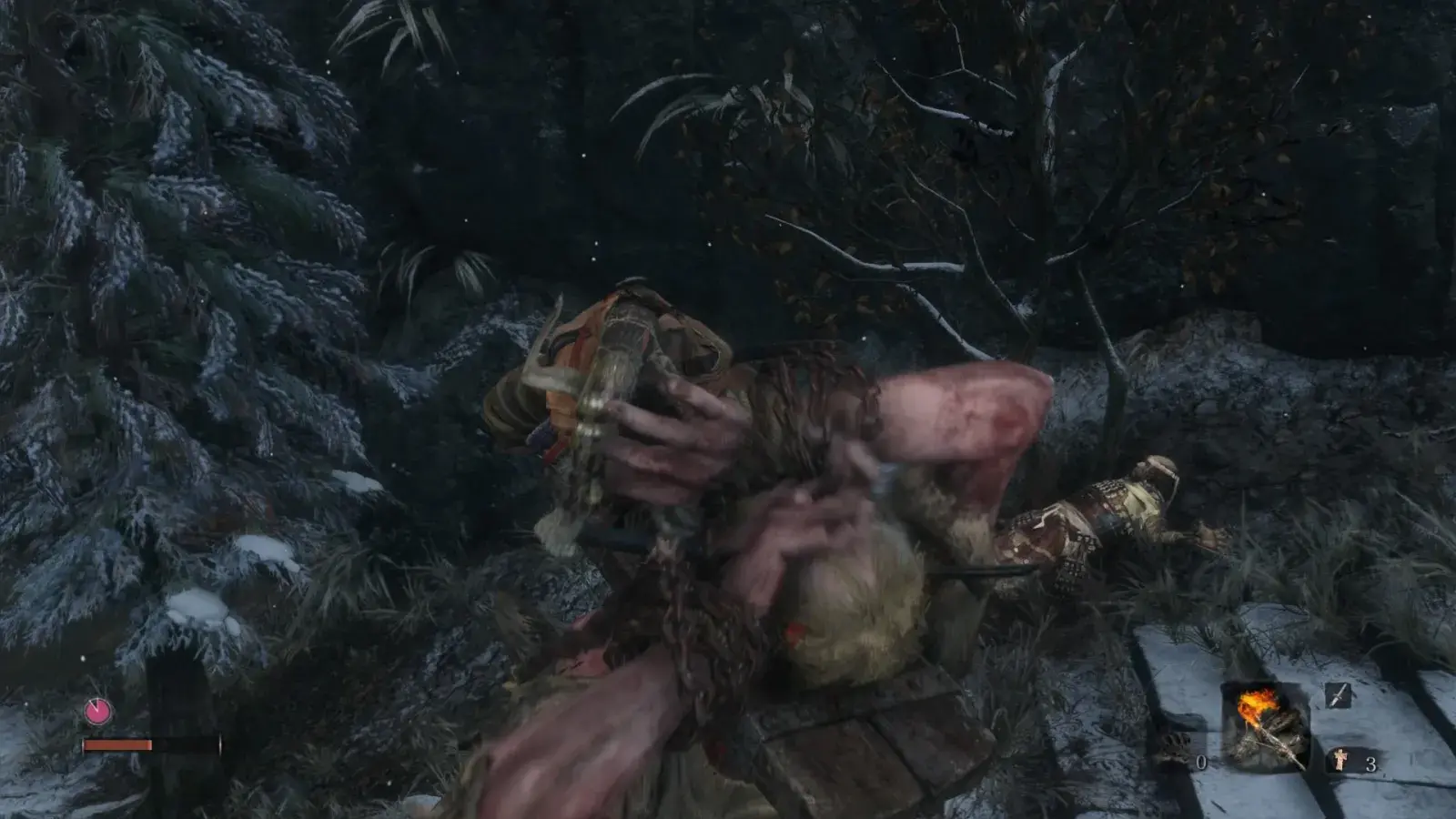This screenshot has width=1456, height=819.
Task: Click the sword combat art icon
Action: pos(1340,696)
